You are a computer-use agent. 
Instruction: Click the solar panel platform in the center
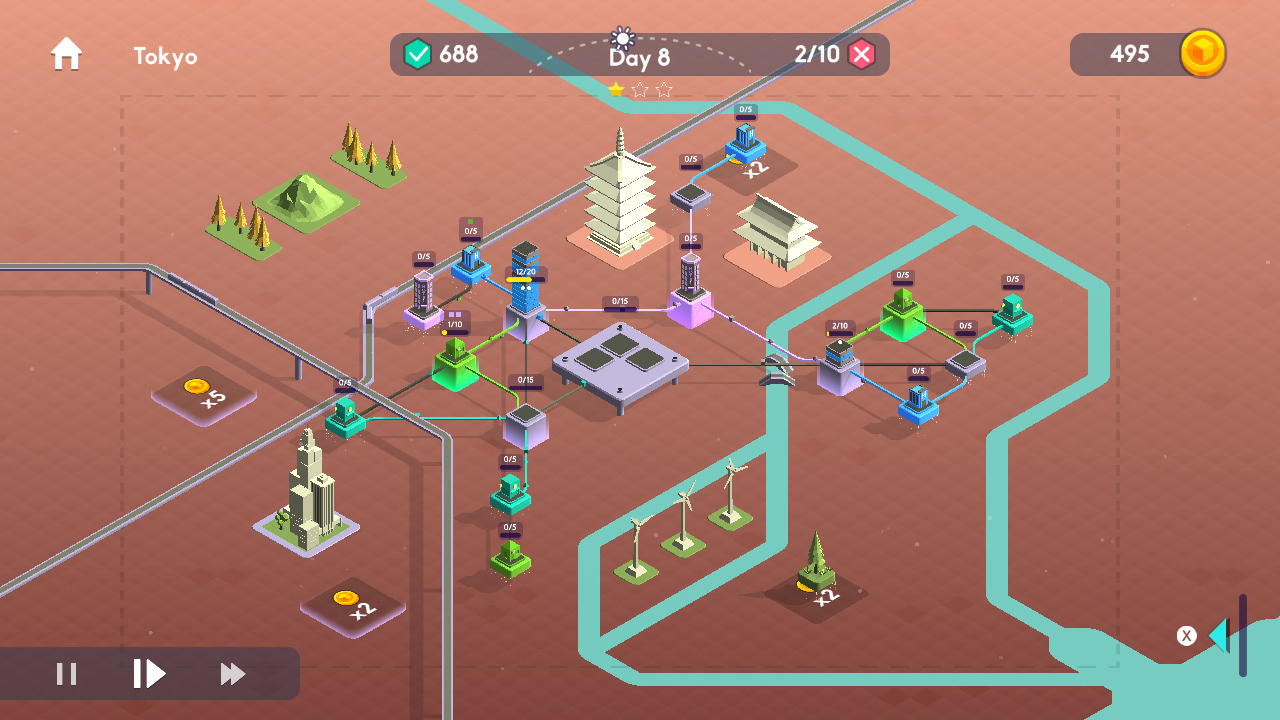click(622, 360)
